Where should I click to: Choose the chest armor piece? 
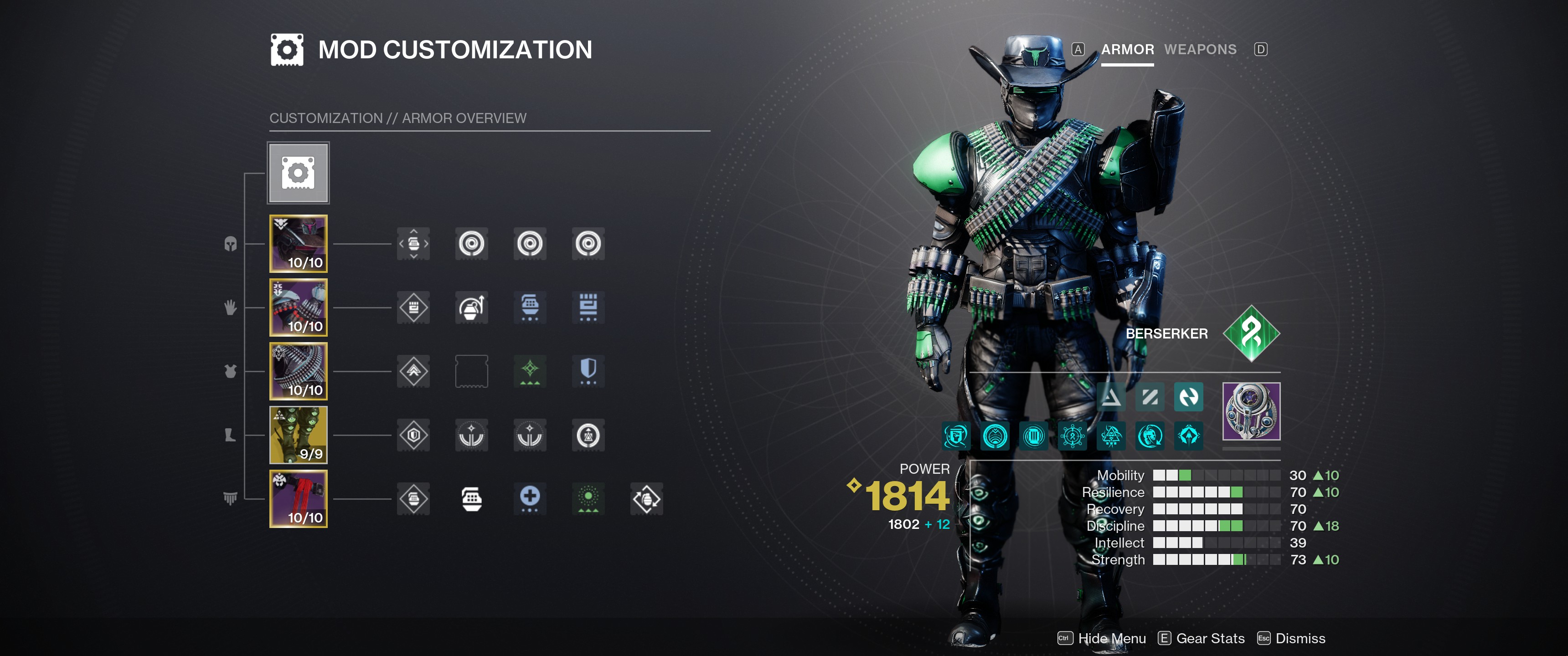click(x=298, y=371)
